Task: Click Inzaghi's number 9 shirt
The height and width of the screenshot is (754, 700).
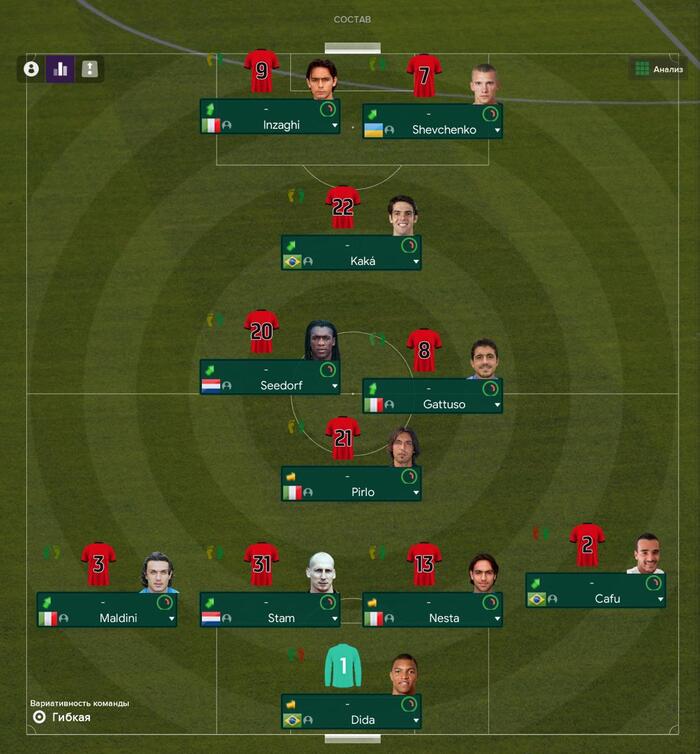Action: tap(262, 72)
